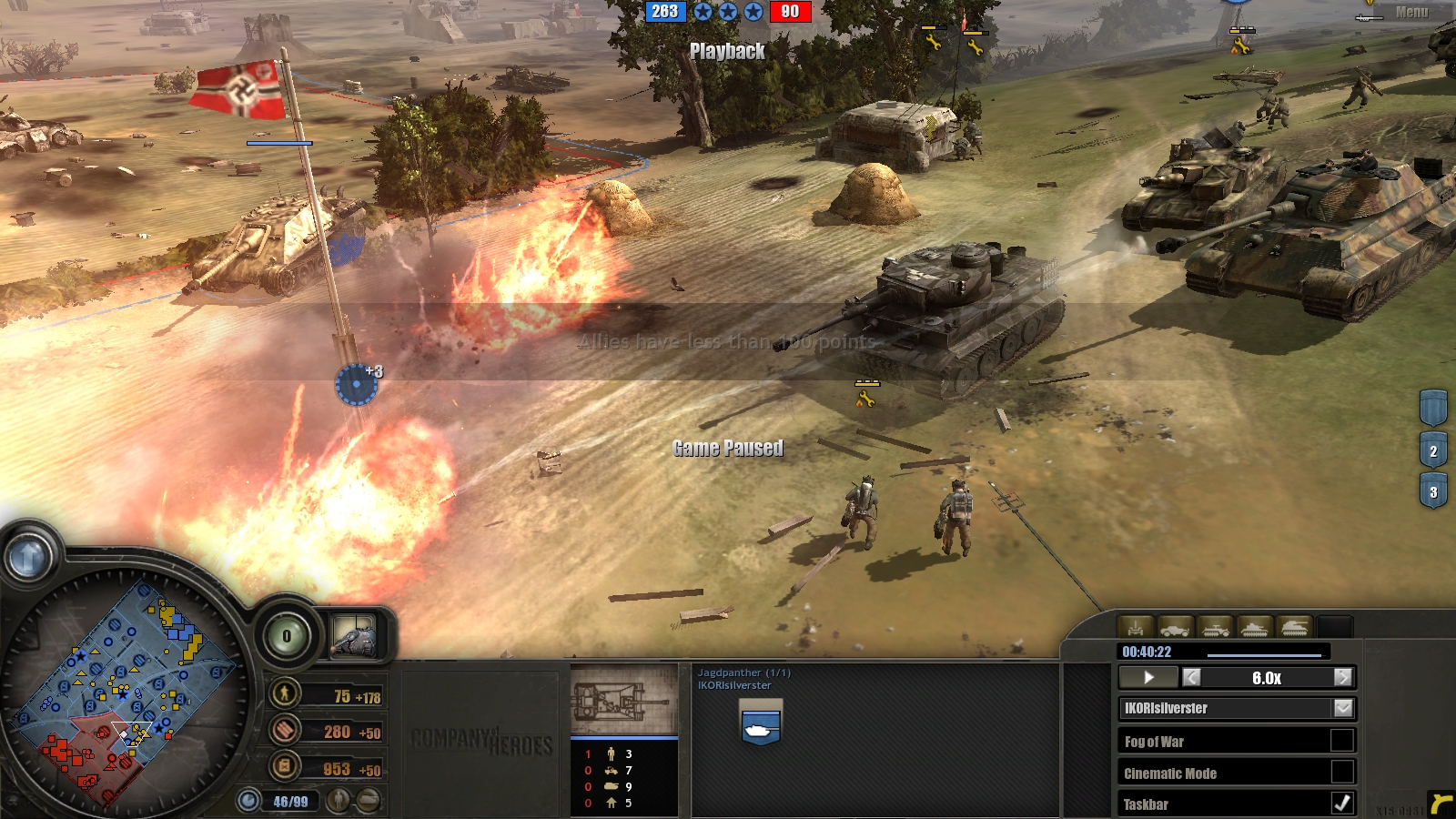The image size is (1456, 819).
Task: Seek on the replay timeline bar
Action: [x=1264, y=653]
